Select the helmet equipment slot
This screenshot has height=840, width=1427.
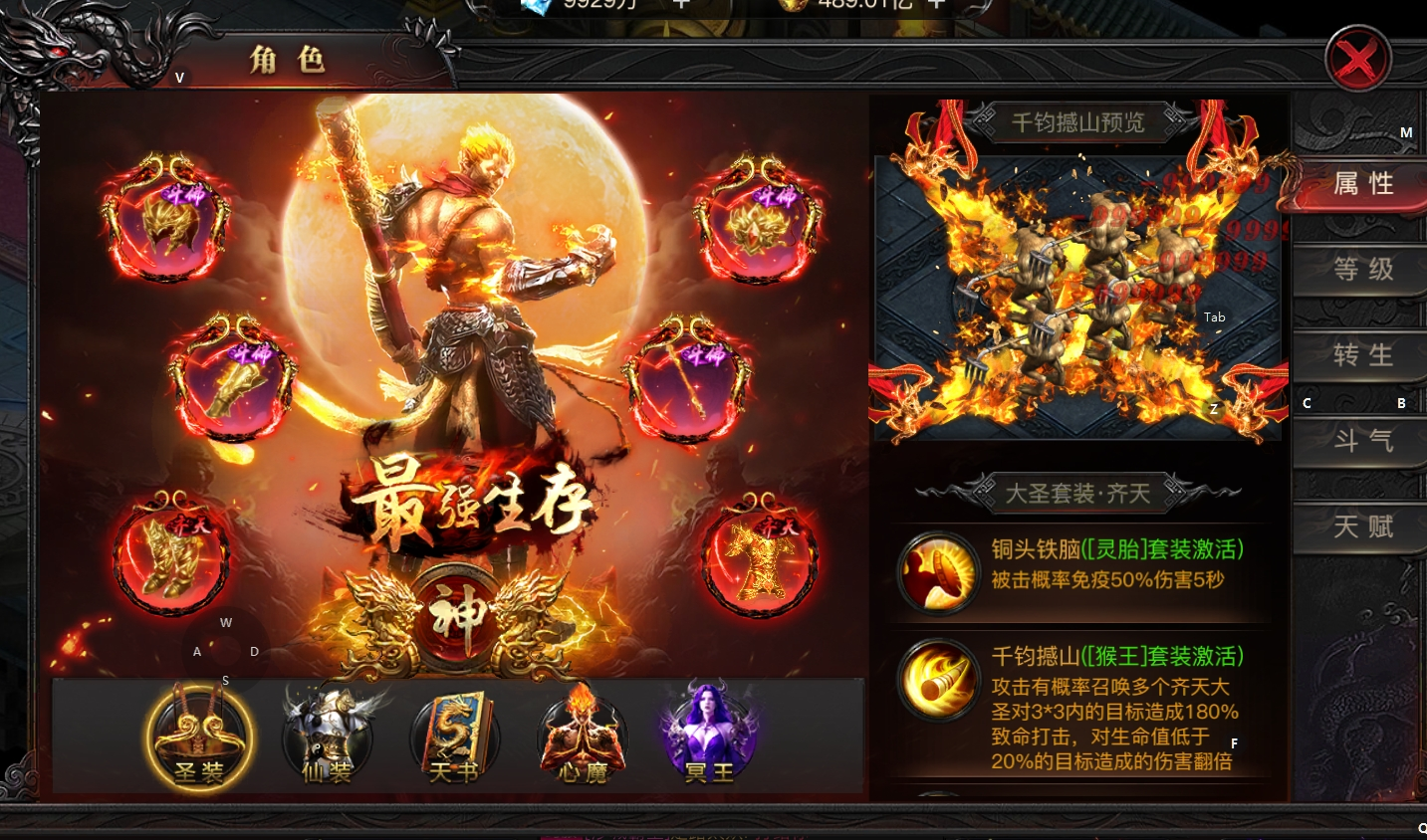(167, 217)
